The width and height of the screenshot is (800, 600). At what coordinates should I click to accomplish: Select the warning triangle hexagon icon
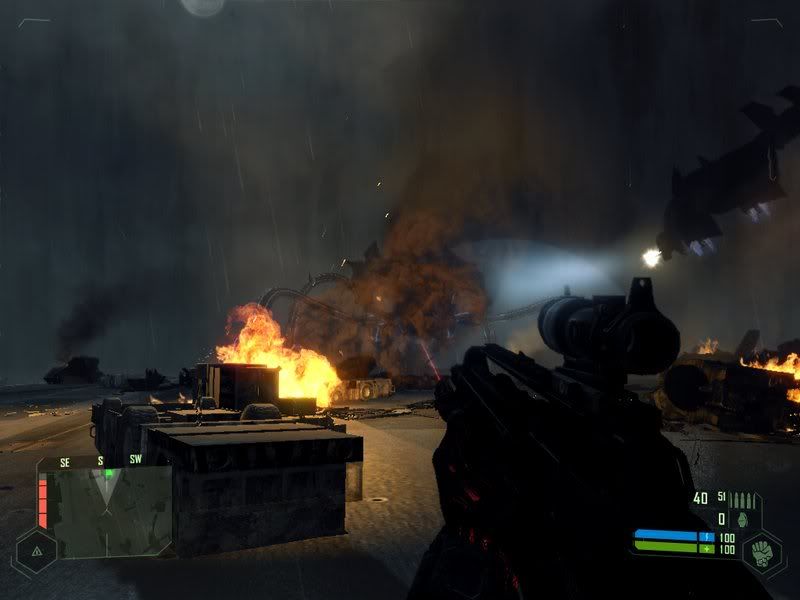[36, 550]
